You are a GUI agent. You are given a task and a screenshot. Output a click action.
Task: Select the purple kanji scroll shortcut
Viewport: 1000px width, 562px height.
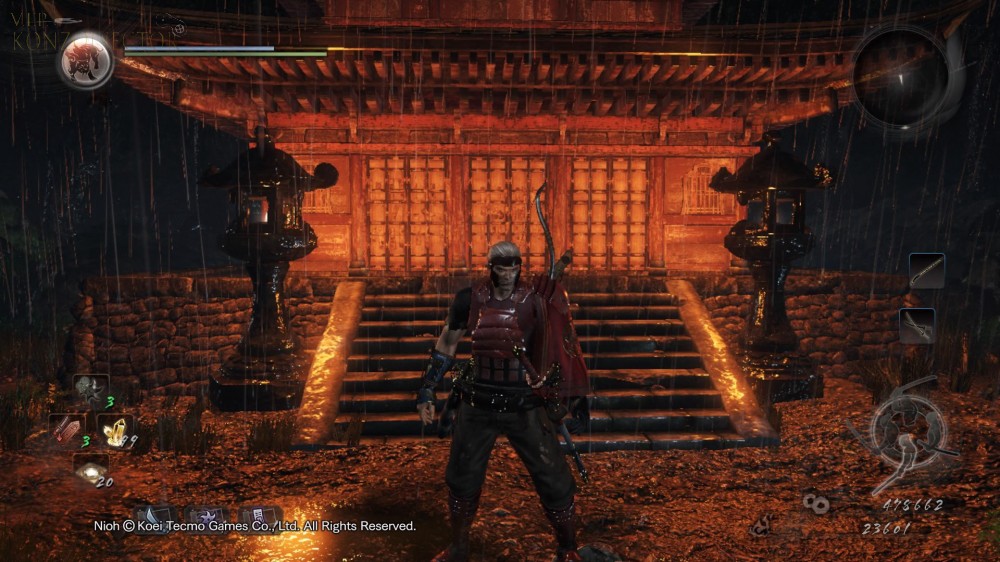(260, 516)
